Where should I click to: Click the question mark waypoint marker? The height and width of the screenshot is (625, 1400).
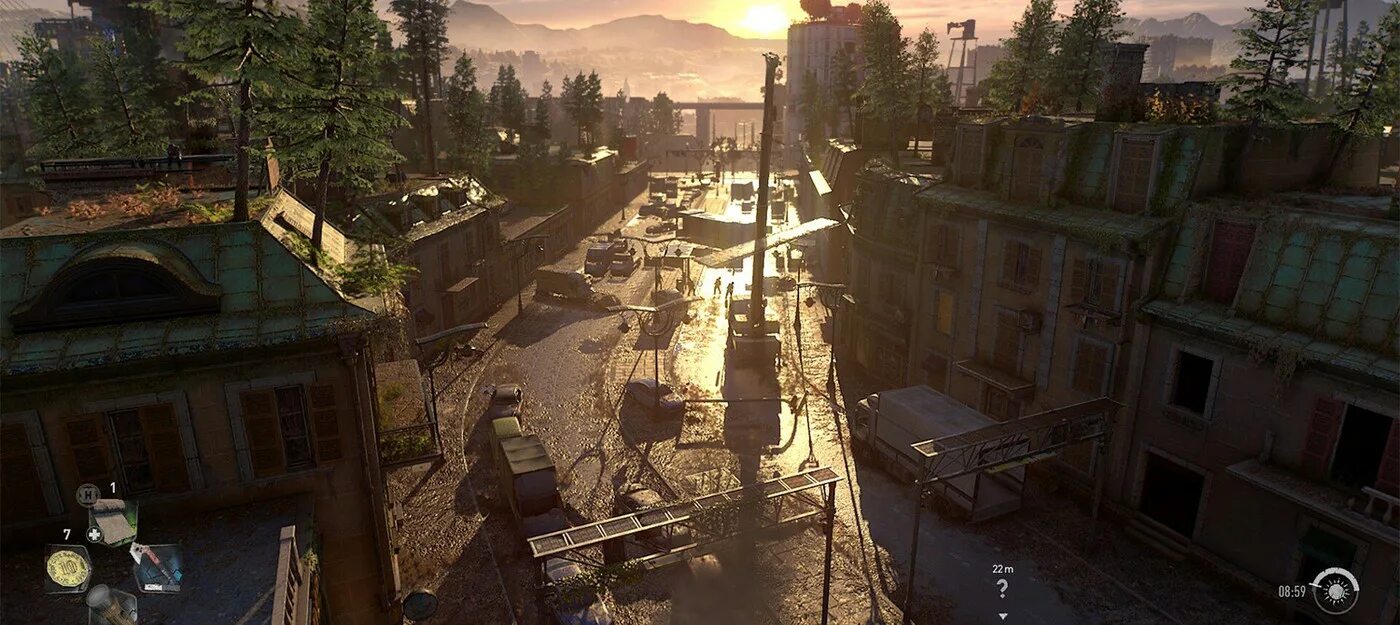coord(1003,588)
